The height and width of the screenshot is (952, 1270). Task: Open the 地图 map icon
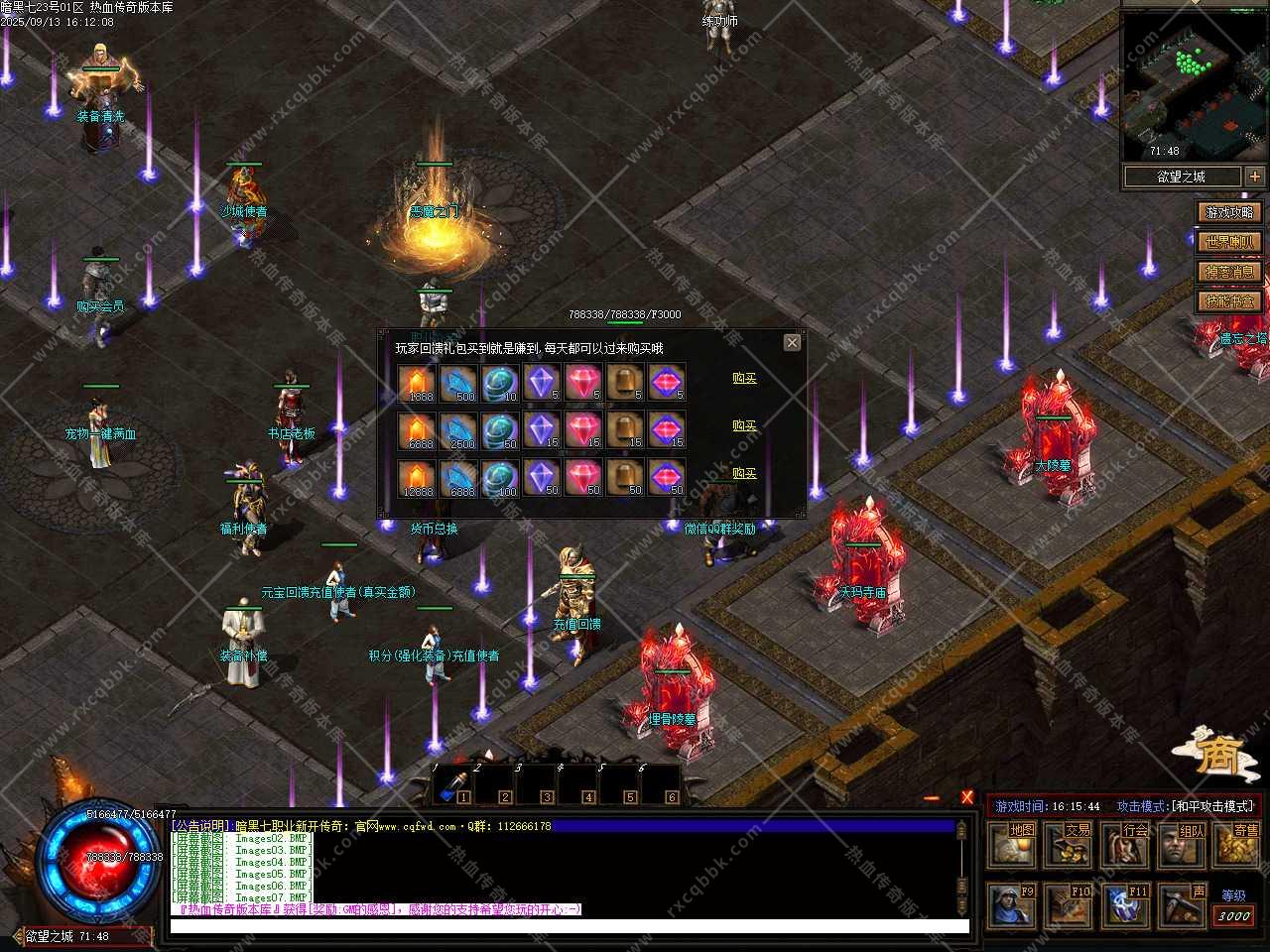coord(1014,845)
